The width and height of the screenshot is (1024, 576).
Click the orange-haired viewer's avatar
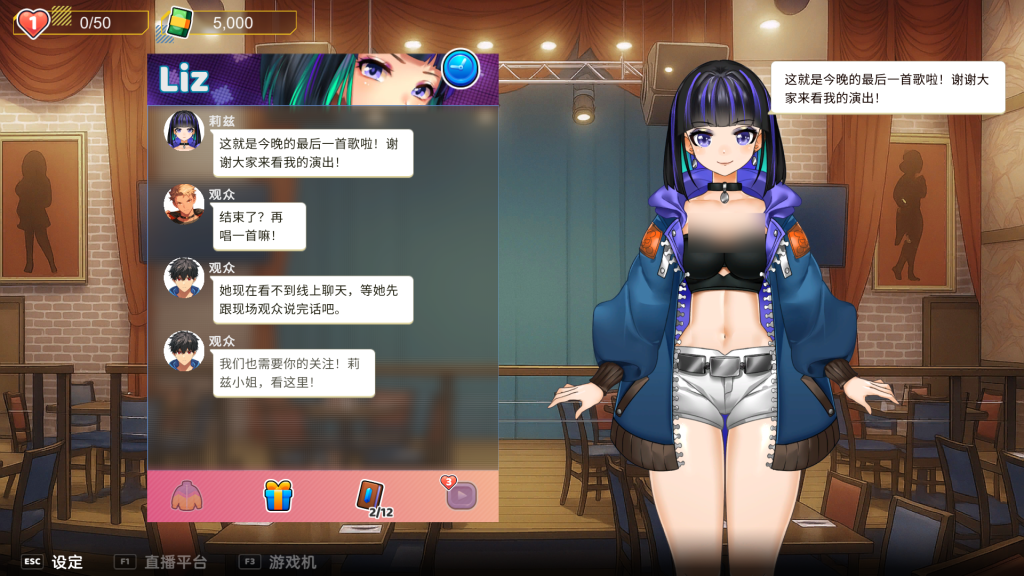[x=184, y=204]
